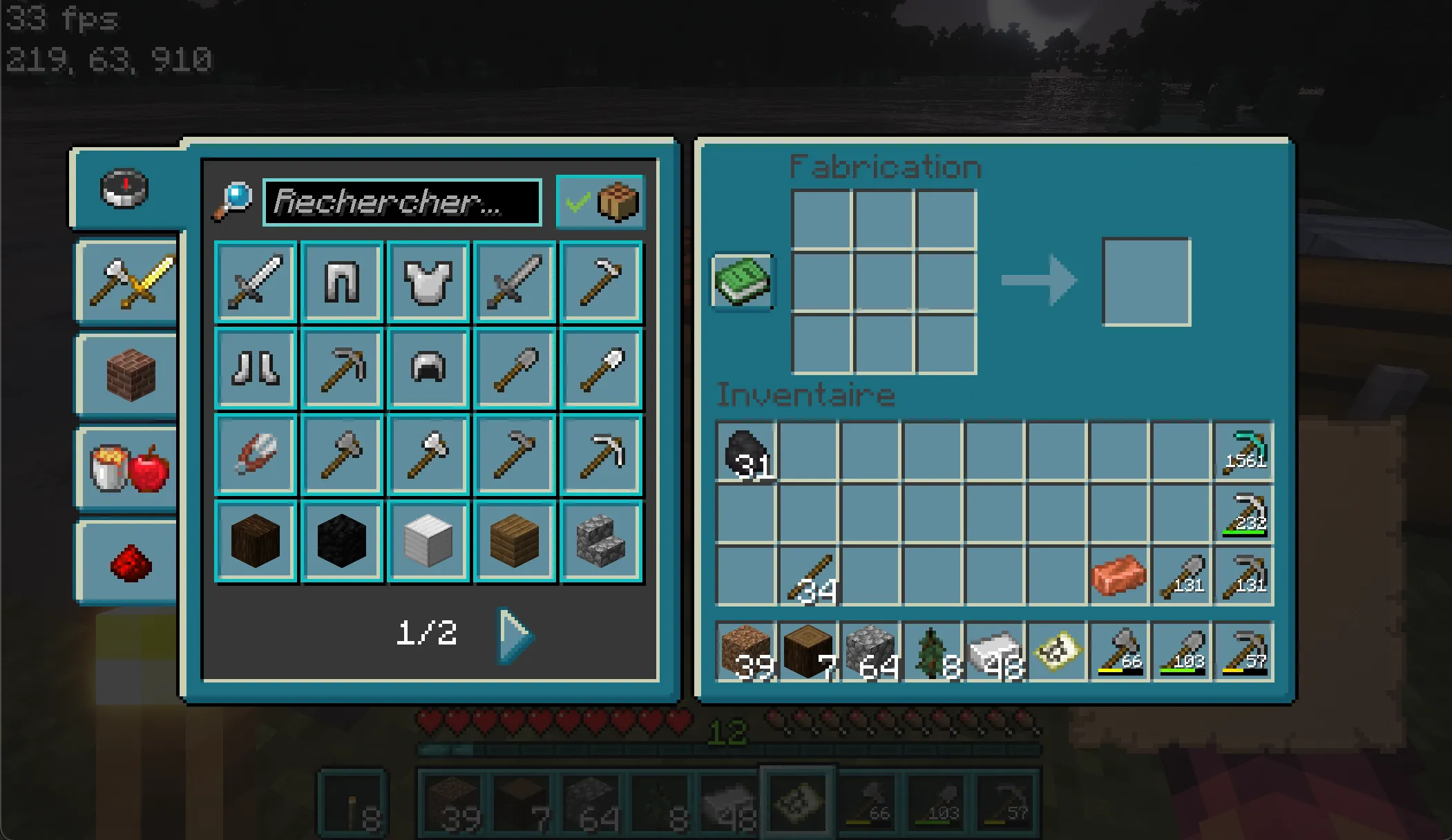The height and width of the screenshot is (840, 1452).
Task: Select the iron helmet recipe
Action: coord(428,368)
